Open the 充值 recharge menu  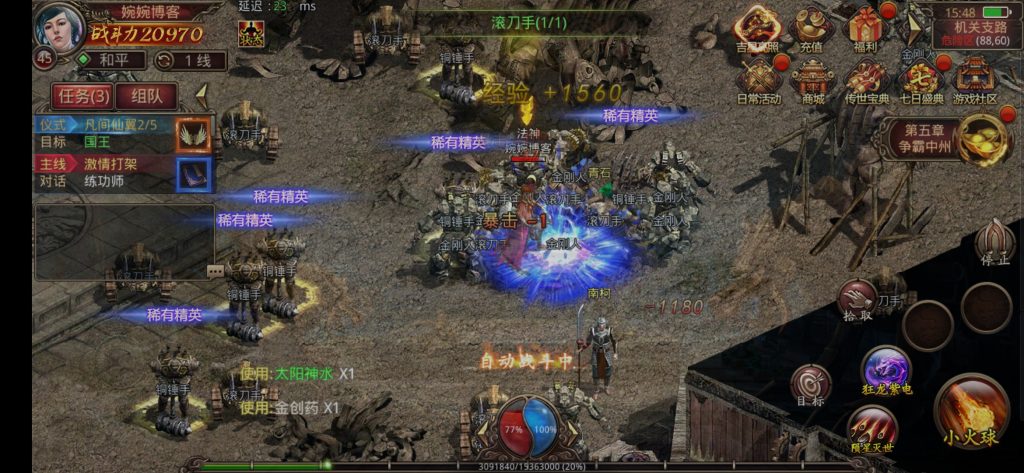pyautogui.click(x=812, y=28)
